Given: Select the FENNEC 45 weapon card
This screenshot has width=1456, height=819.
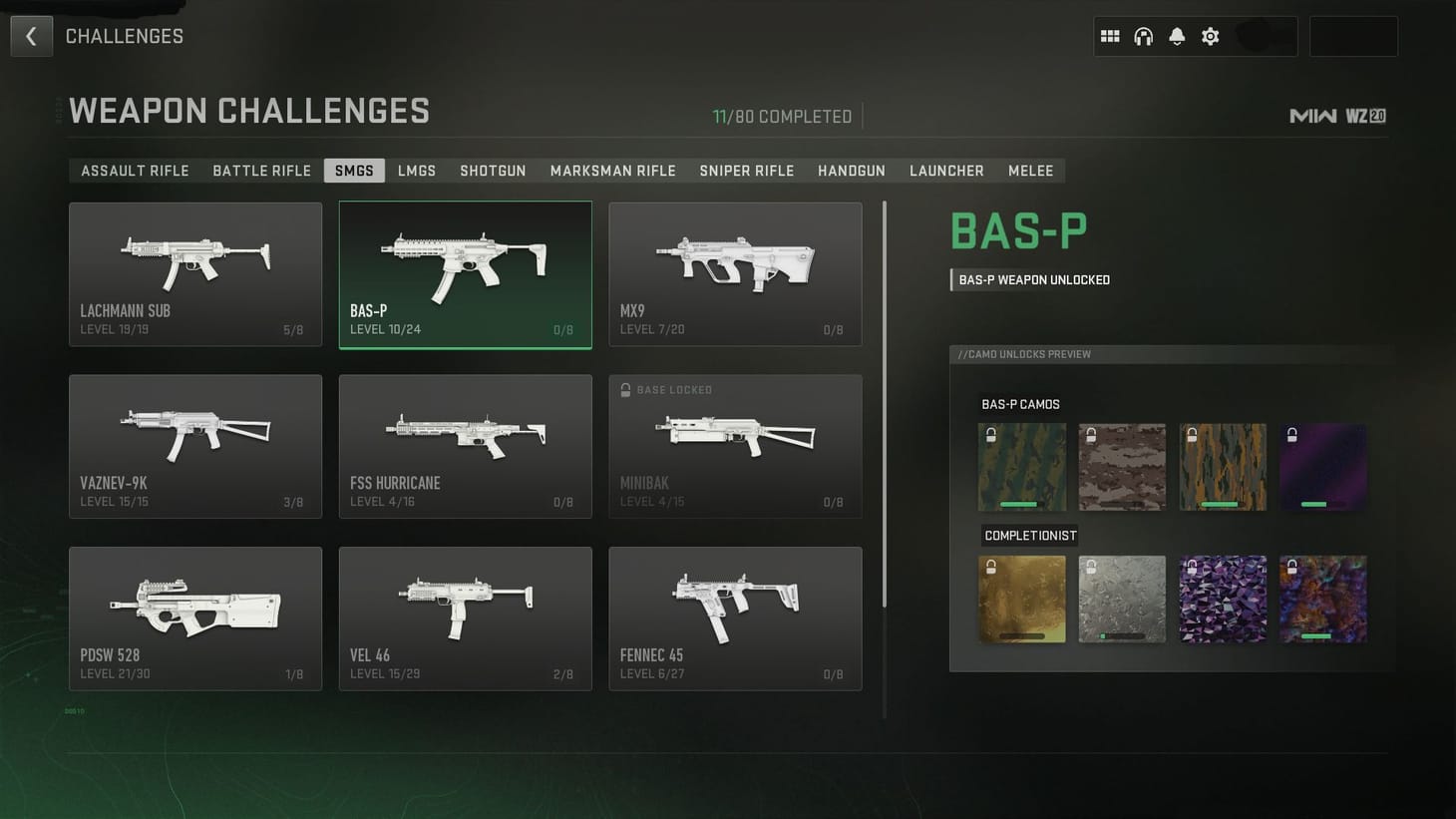Looking at the screenshot, I should click(x=735, y=618).
